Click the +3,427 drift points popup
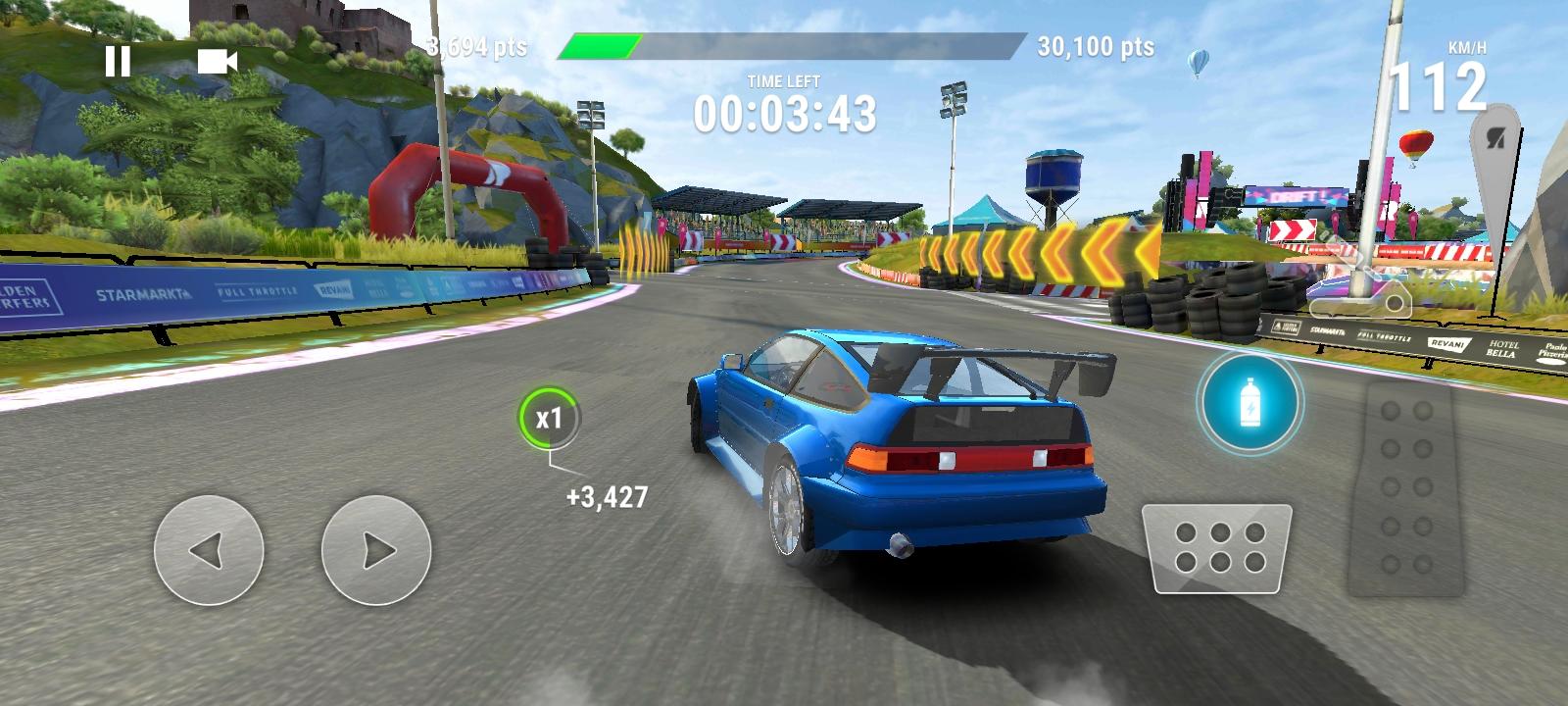 (x=605, y=496)
